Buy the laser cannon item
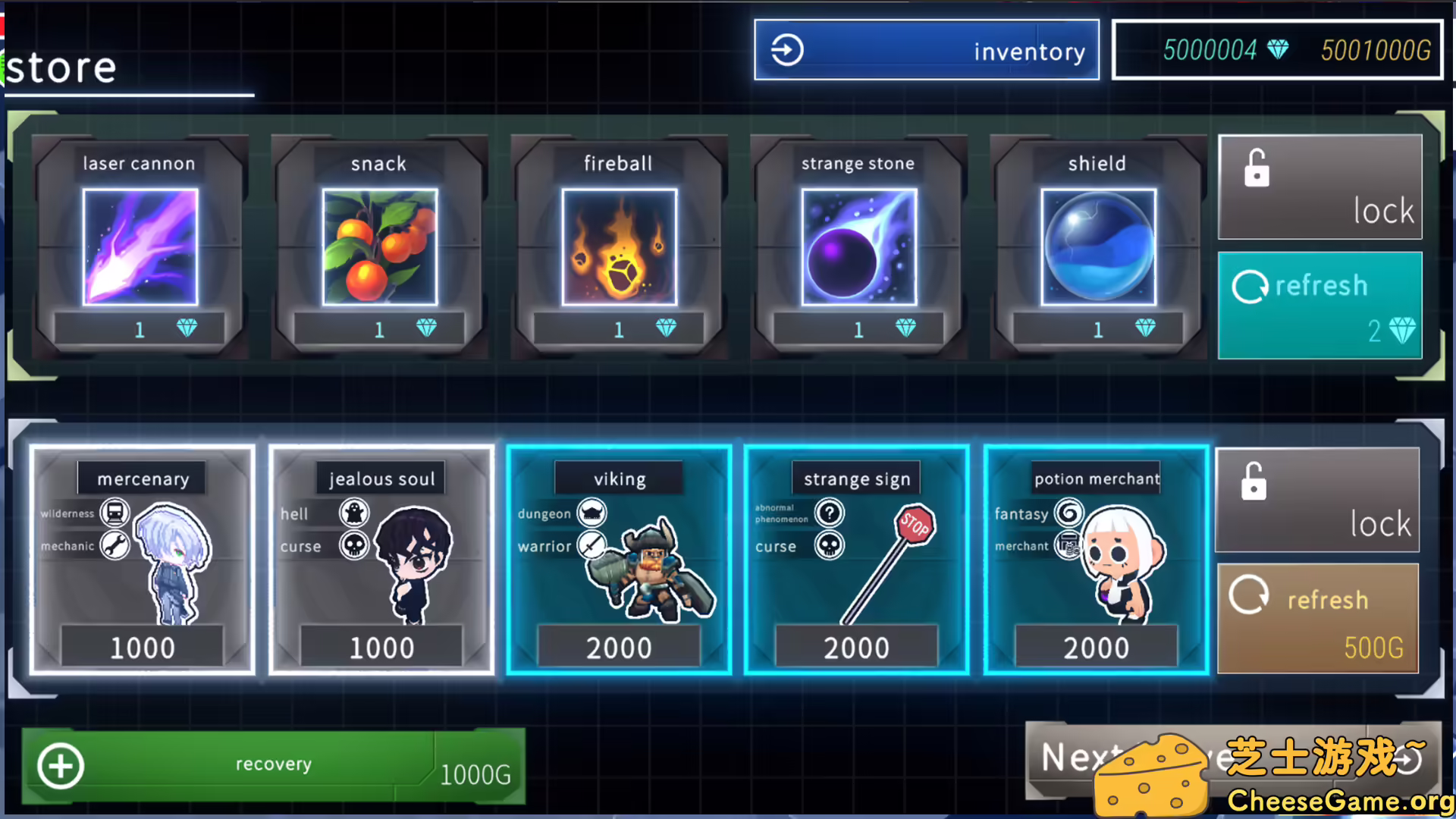Viewport: 1456px width, 819px height. click(140, 246)
